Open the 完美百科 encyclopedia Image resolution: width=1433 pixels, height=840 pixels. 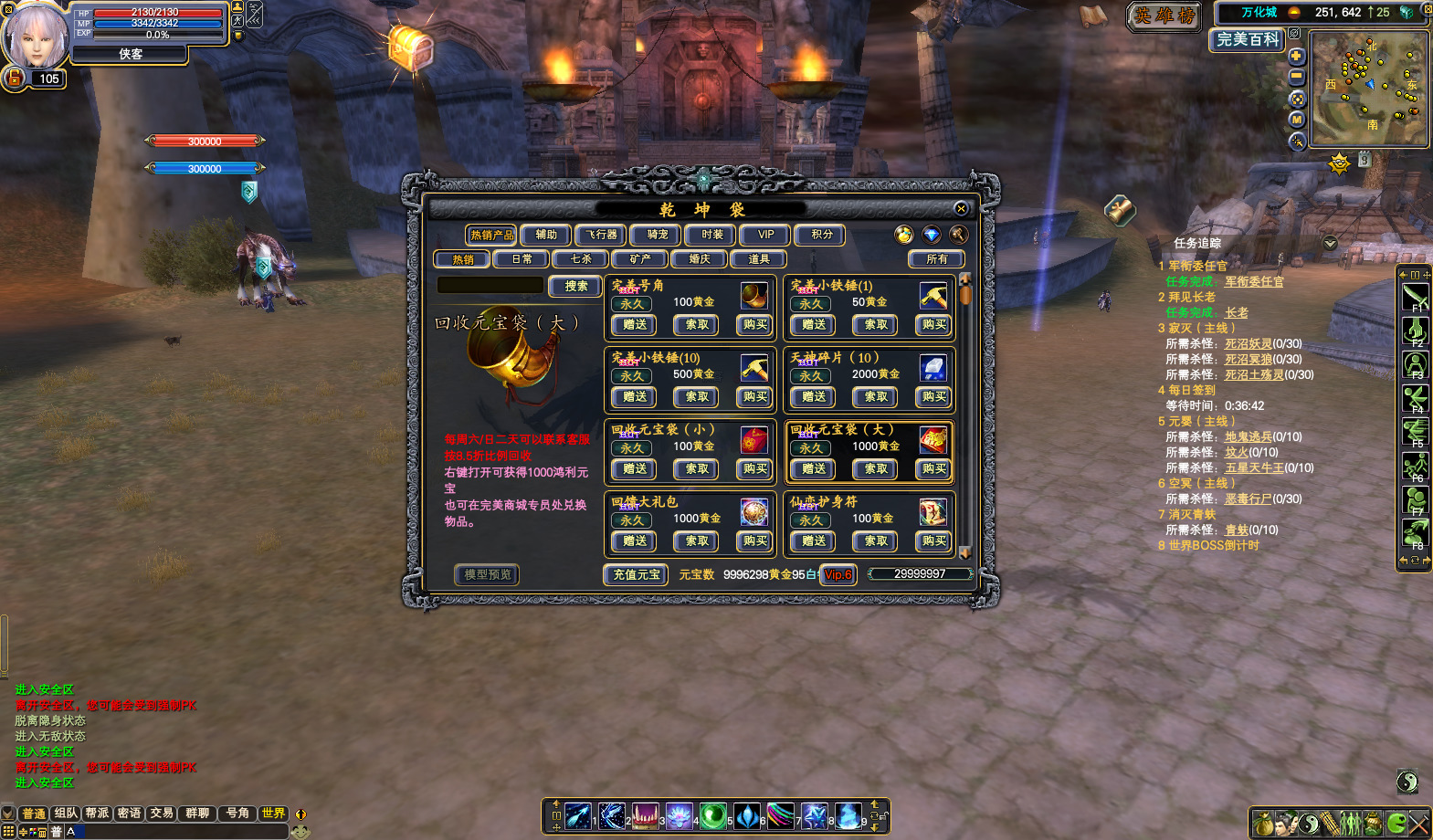[x=1248, y=40]
